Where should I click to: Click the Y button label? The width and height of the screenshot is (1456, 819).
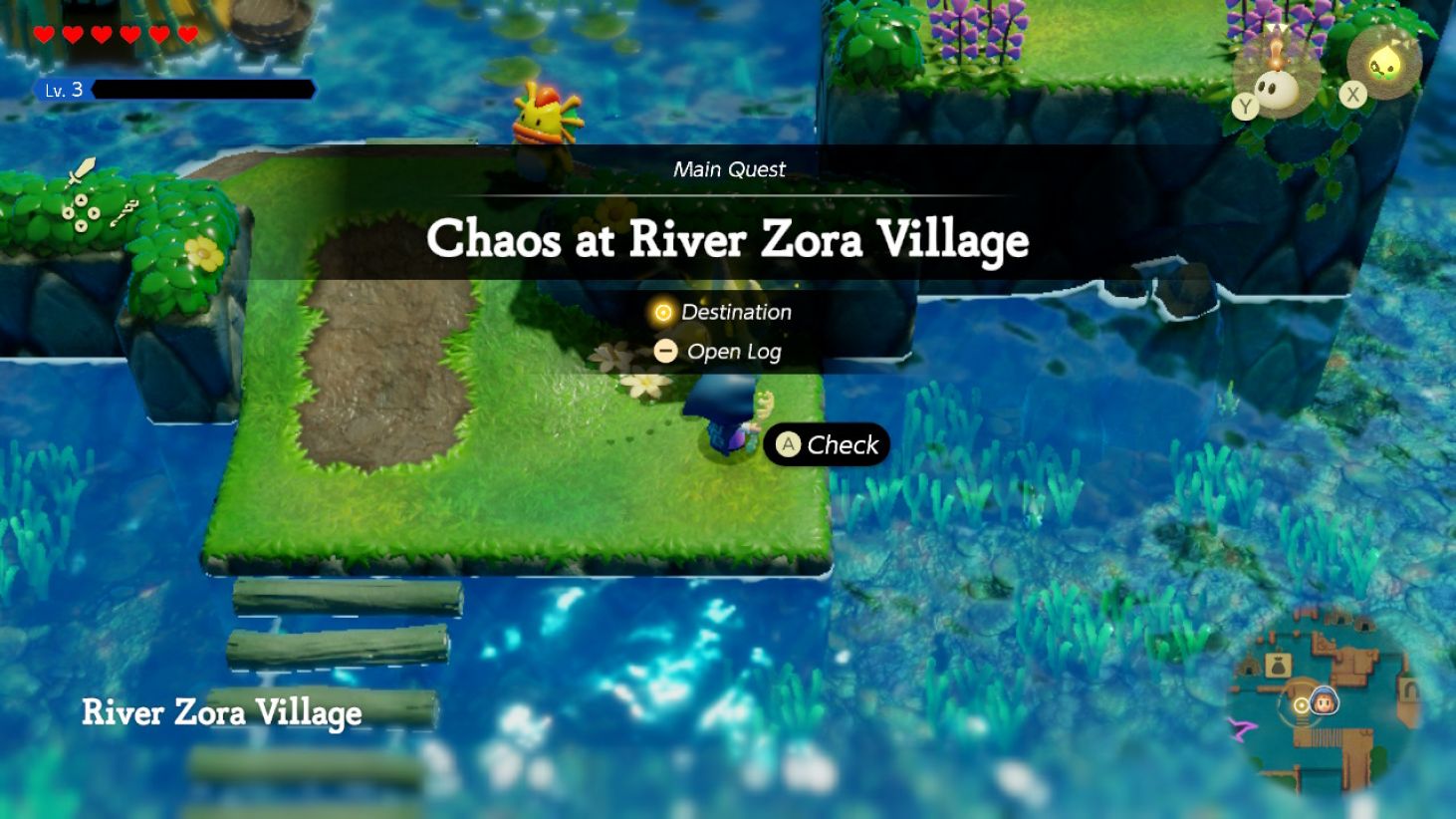[x=1245, y=108]
